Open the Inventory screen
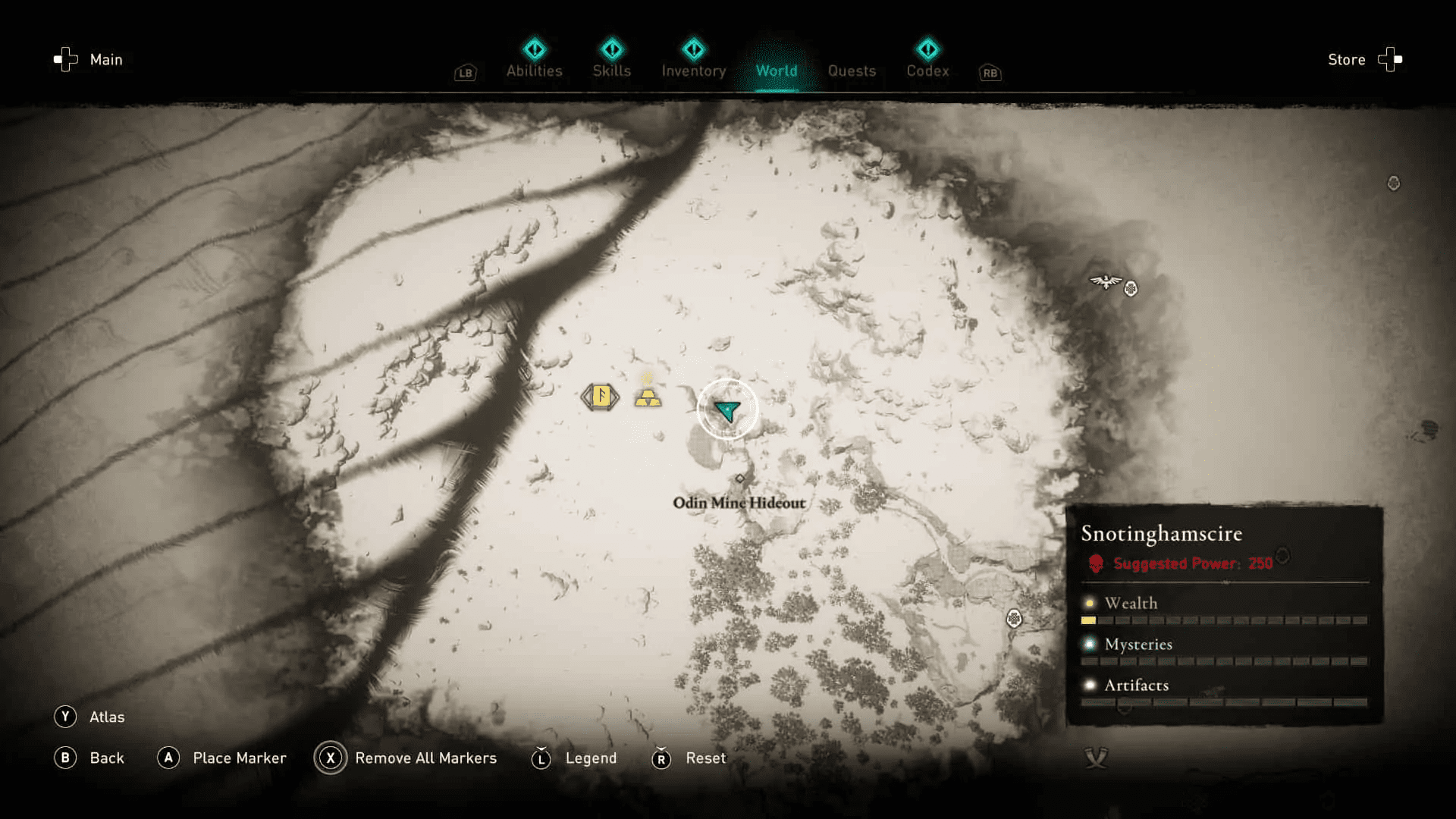The height and width of the screenshot is (819, 1456). click(x=693, y=71)
